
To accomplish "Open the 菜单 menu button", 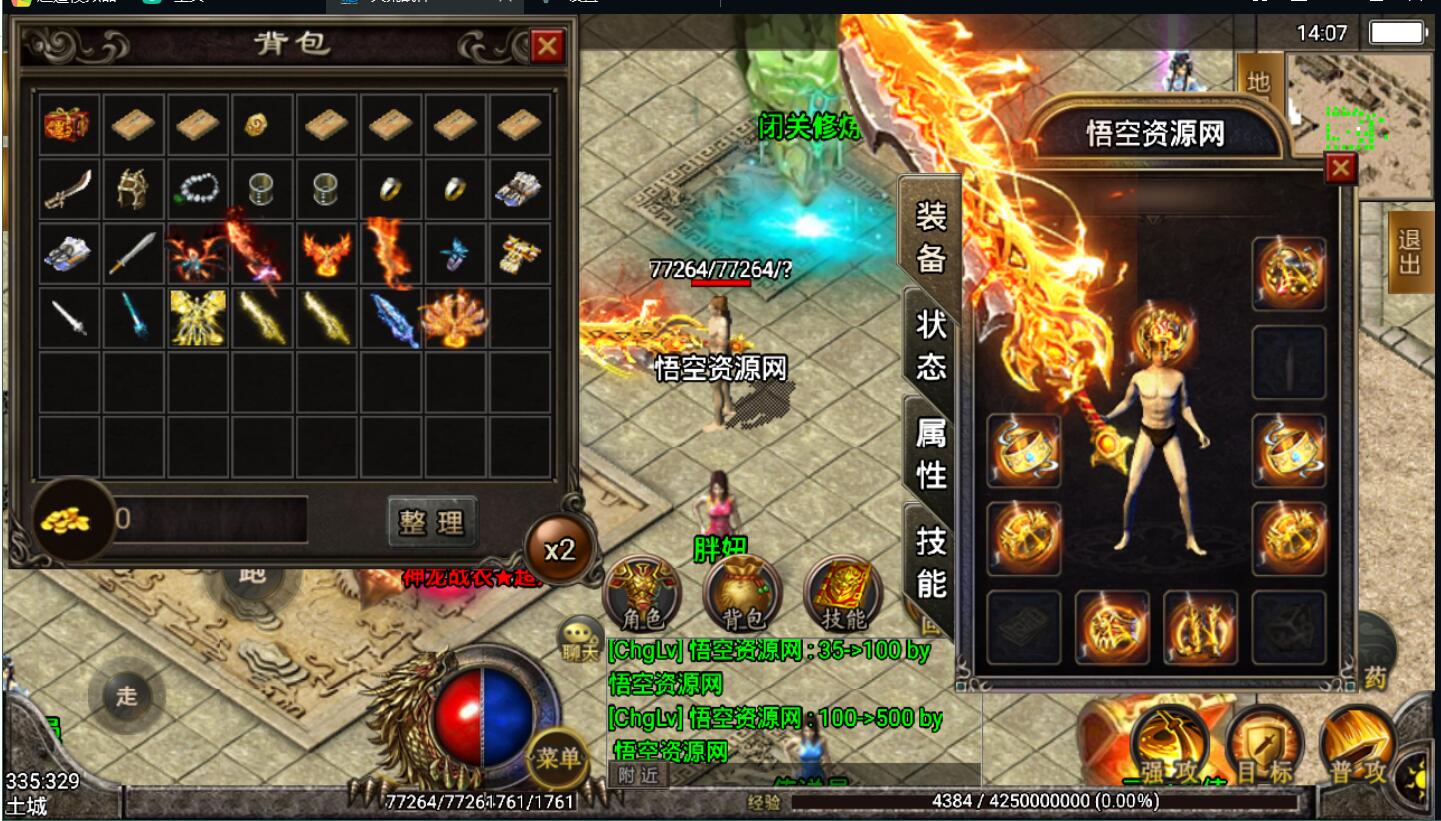I will (x=557, y=757).
